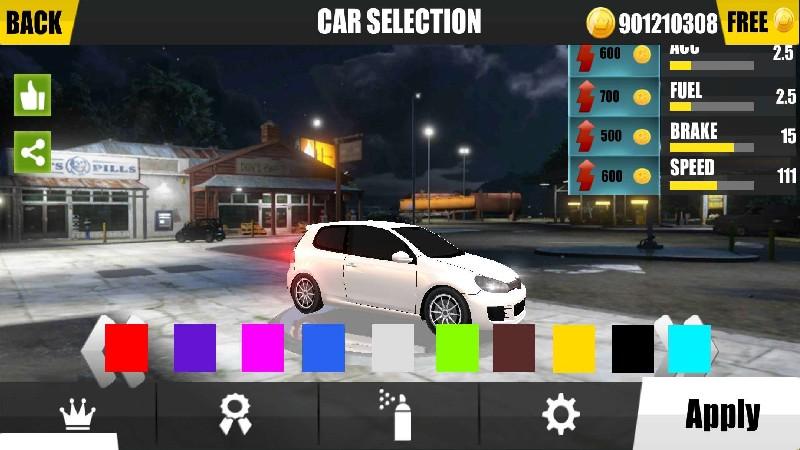The height and width of the screenshot is (450, 800).
Task: Buy the SPEED upgrade for 600 coins
Action: click(614, 176)
